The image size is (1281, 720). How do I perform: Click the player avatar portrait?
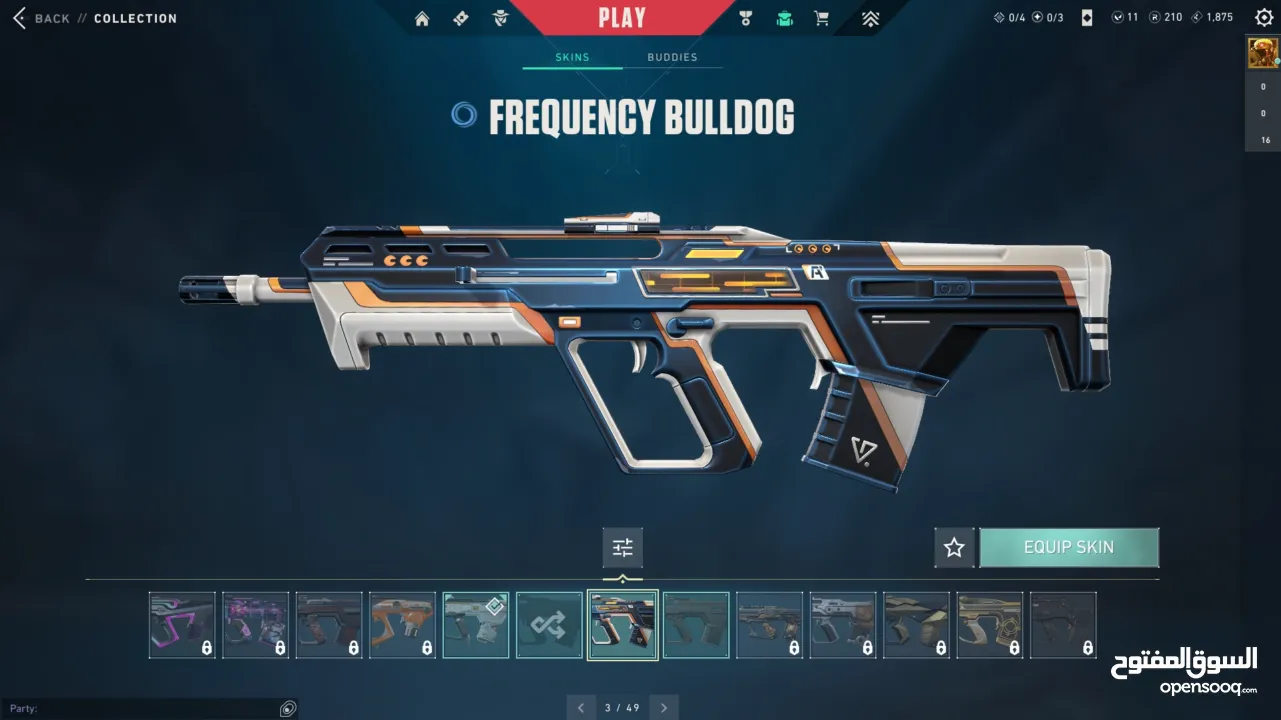(x=1262, y=53)
